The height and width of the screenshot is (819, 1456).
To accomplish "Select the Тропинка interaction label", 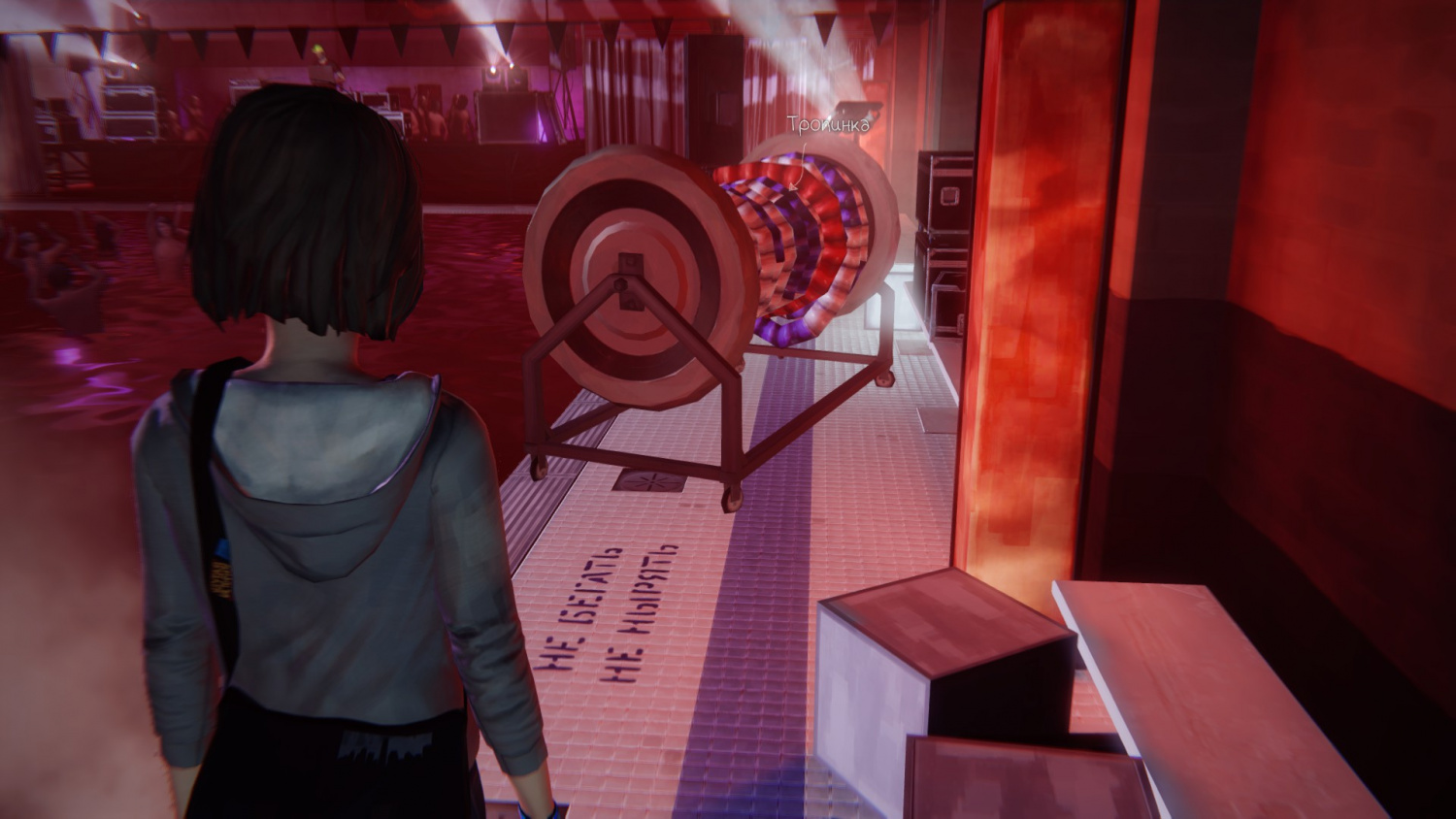I will (x=828, y=125).
